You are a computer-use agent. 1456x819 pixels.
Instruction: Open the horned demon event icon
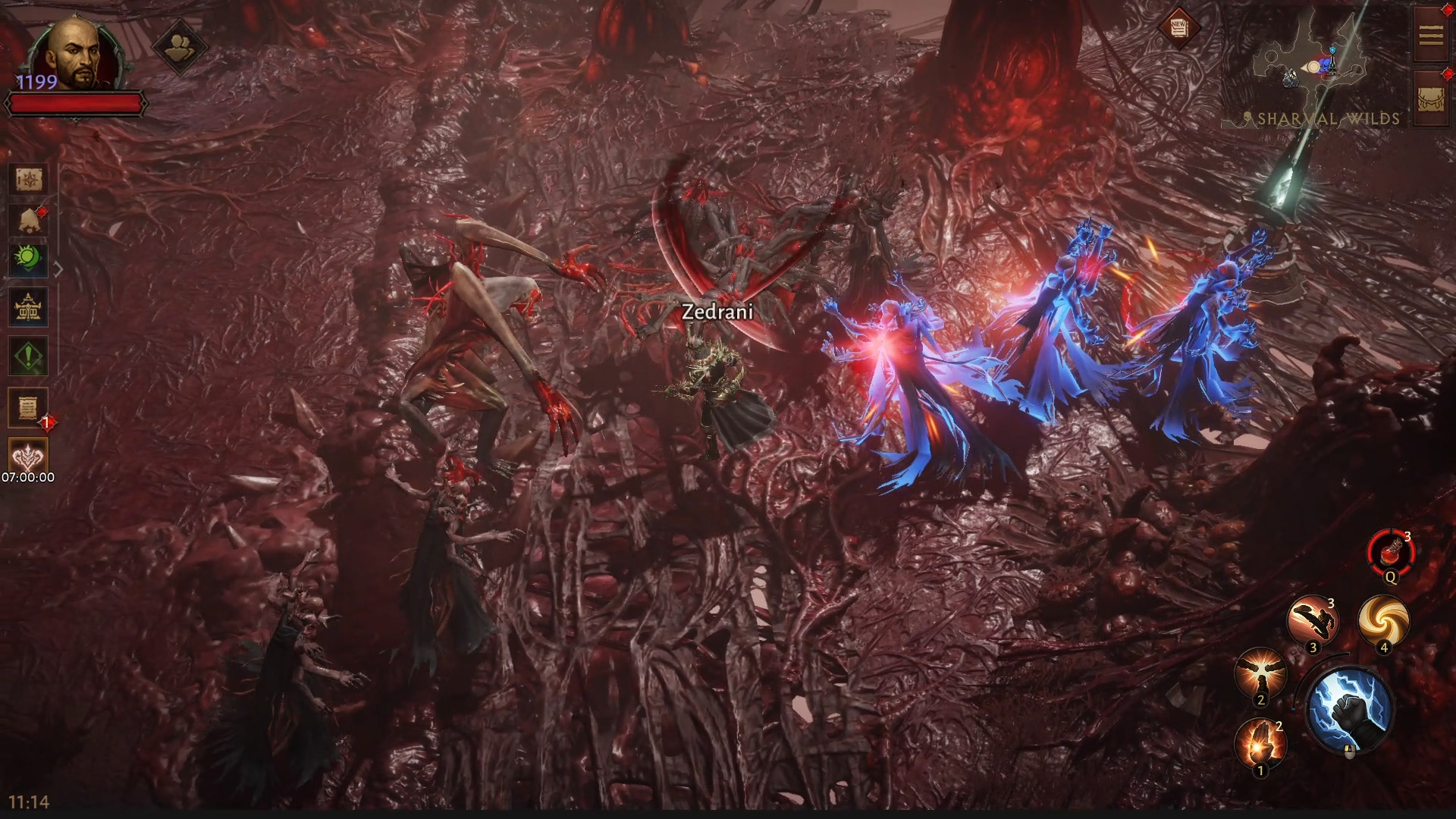point(29,455)
